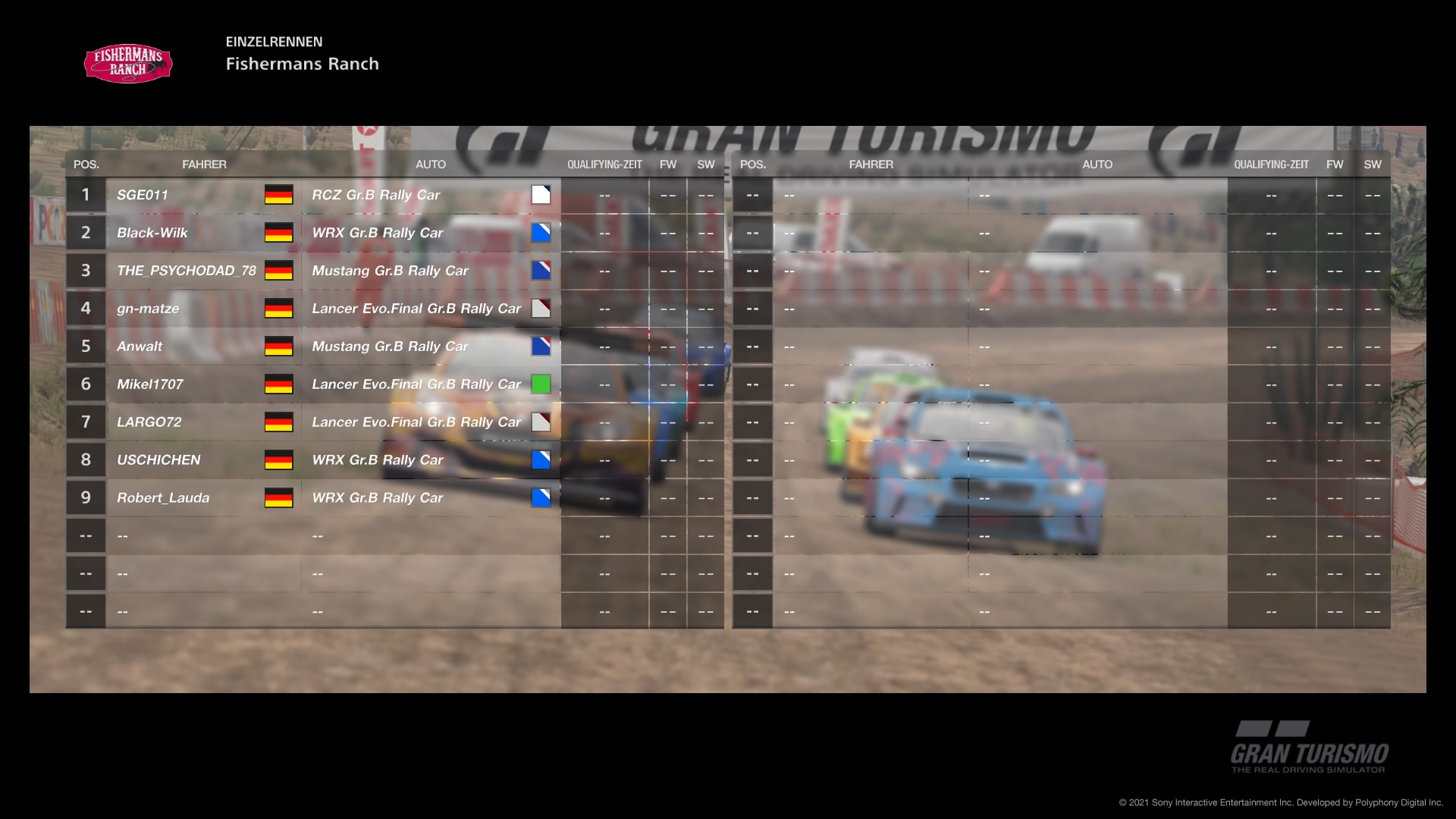Viewport: 1456px width, 819px height.
Task: Click the Fishermans Ranch track logo
Action: 127,64
